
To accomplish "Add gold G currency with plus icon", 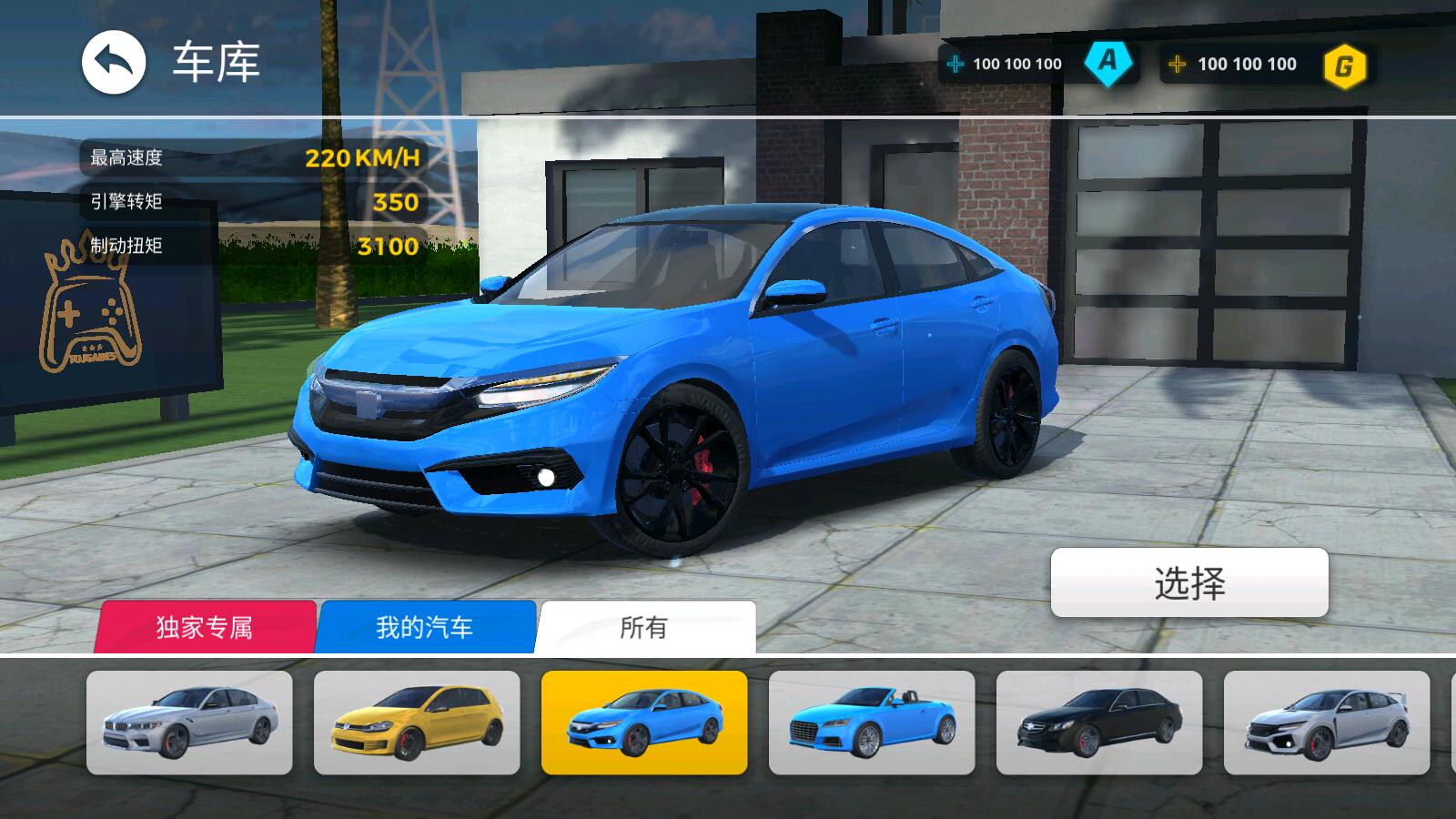I will 1178,64.
